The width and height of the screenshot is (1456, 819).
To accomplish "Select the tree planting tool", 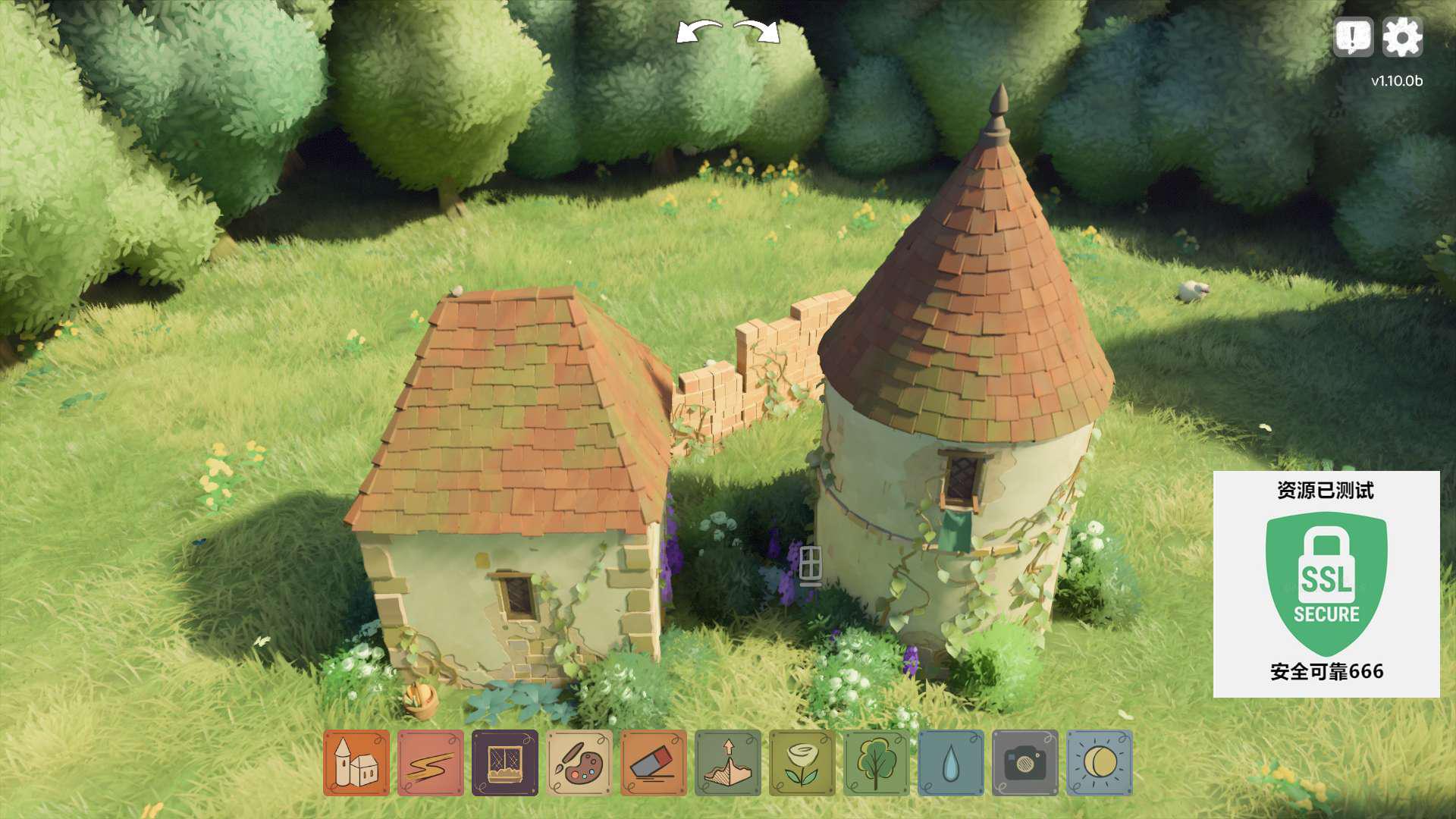I will [877, 763].
